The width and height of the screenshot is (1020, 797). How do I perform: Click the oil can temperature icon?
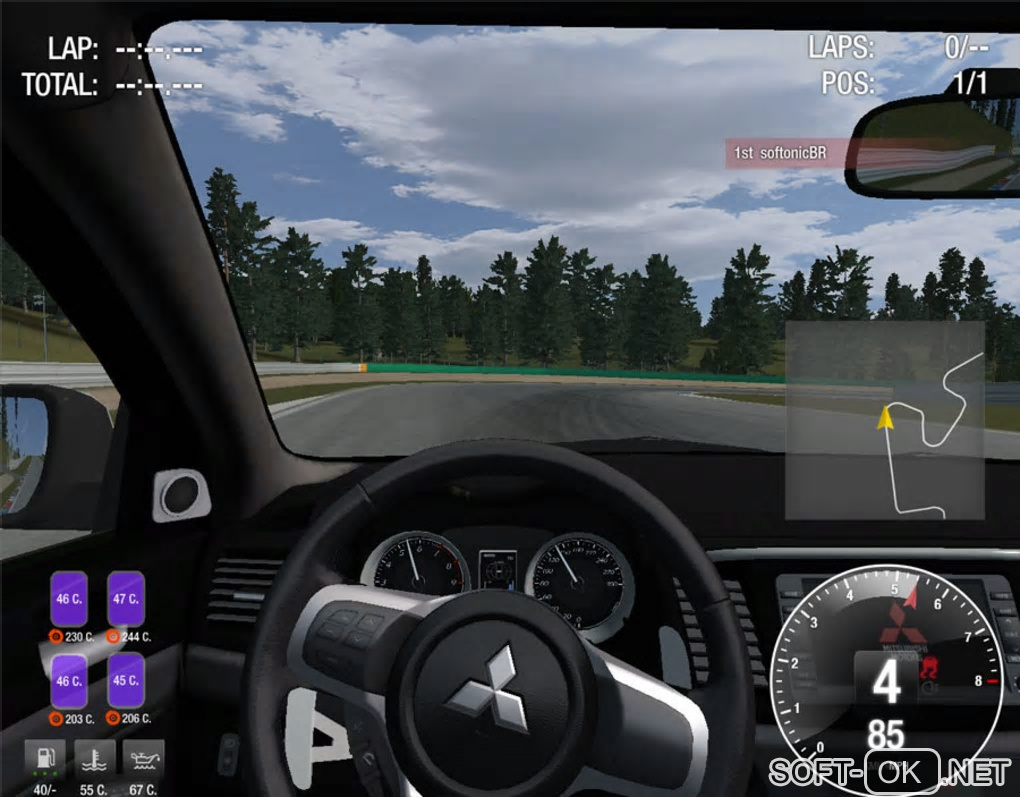tap(143, 759)
